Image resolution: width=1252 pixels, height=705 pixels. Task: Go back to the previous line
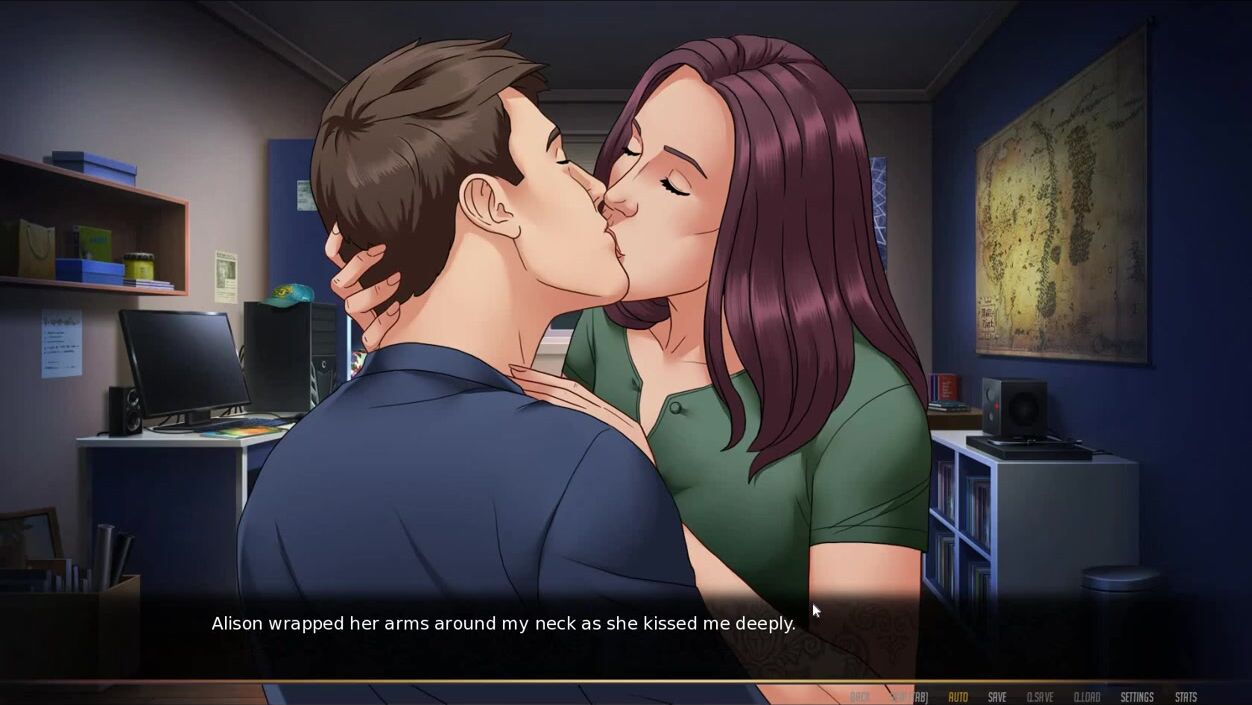click(x=859, y=697)
